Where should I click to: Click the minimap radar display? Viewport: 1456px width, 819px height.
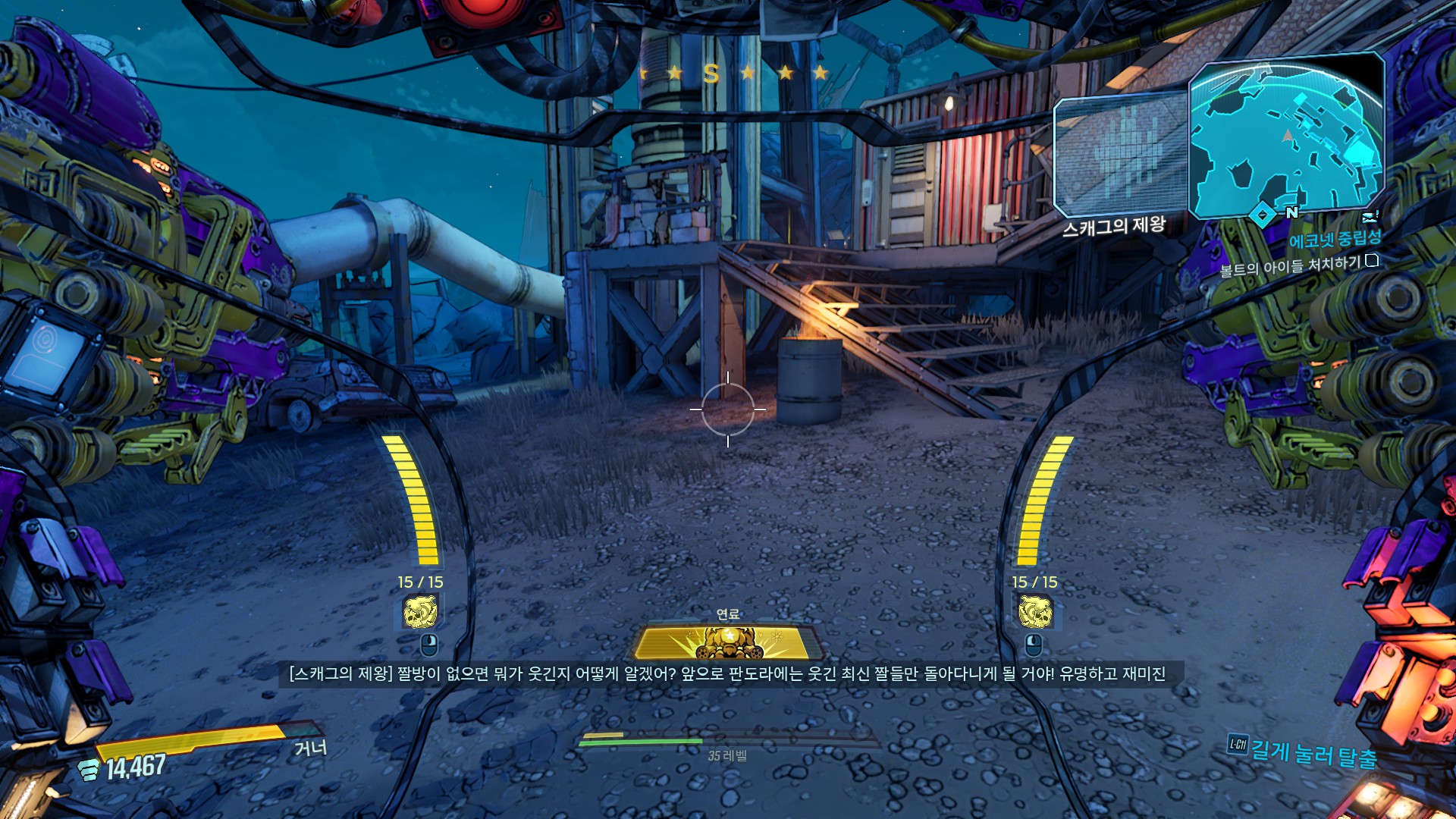click(x=1286, y=138)
